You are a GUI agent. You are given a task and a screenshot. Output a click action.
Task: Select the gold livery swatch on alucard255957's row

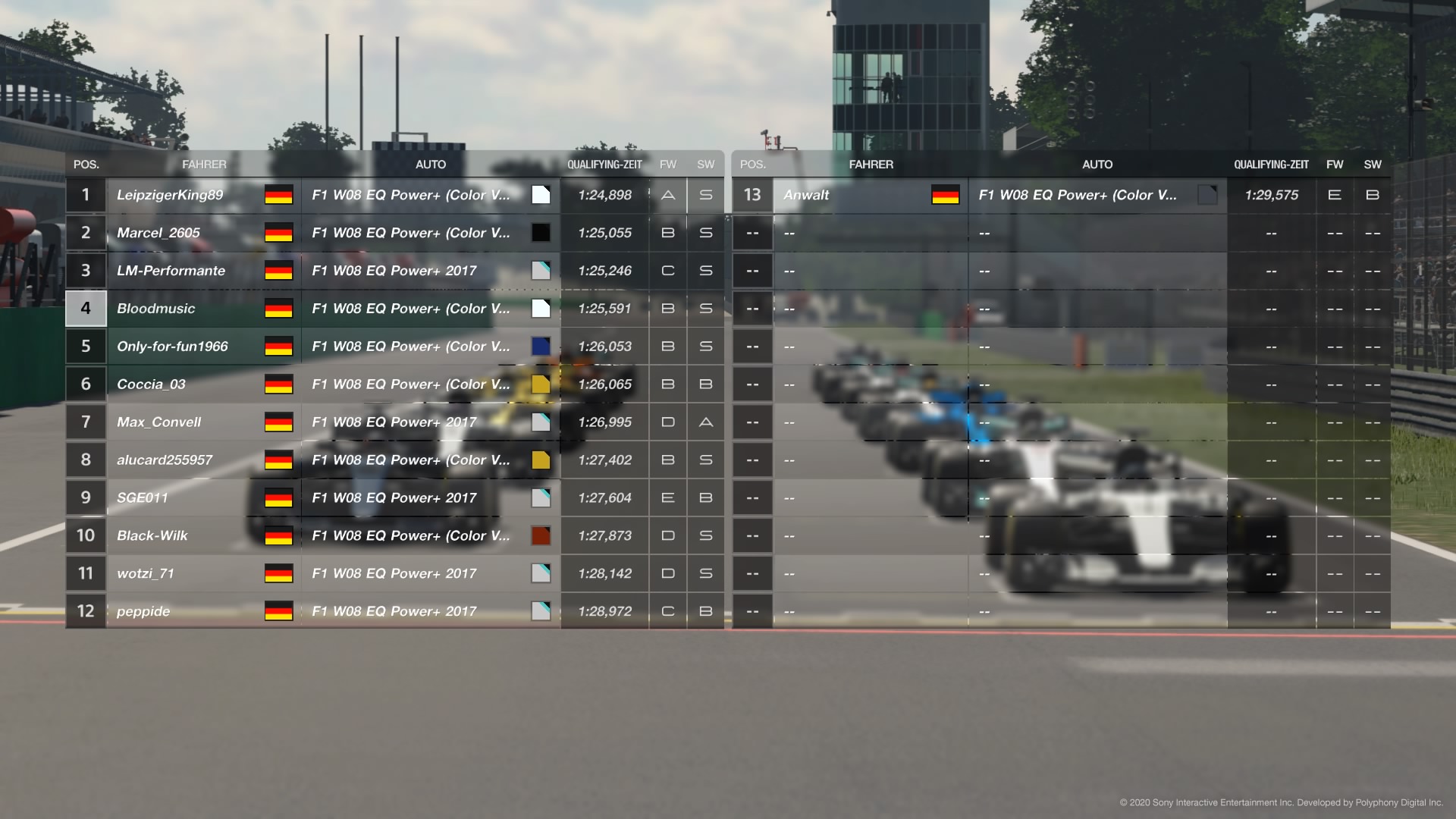(541, 460)
